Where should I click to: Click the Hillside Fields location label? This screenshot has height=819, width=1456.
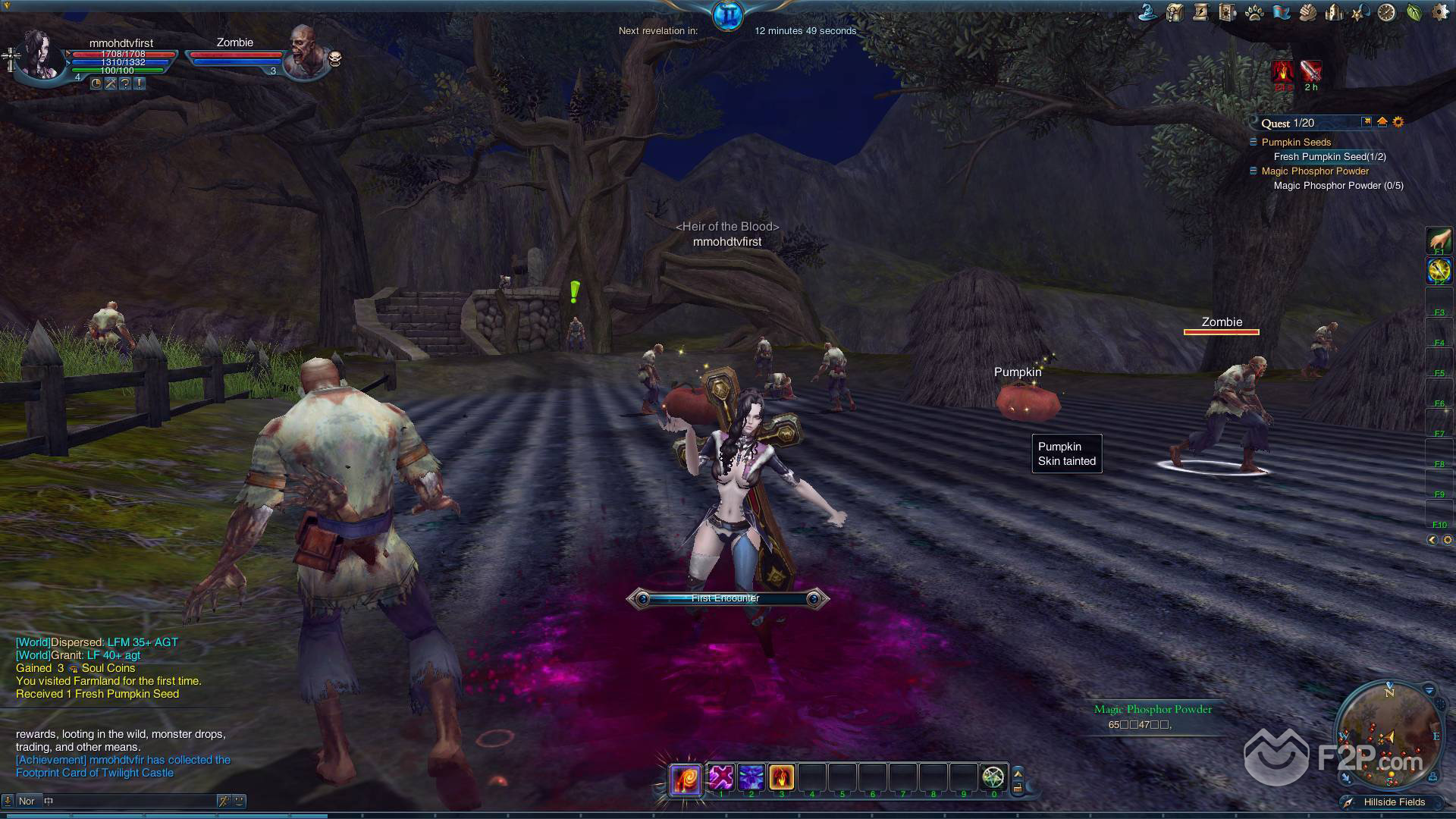[1394, 802]
